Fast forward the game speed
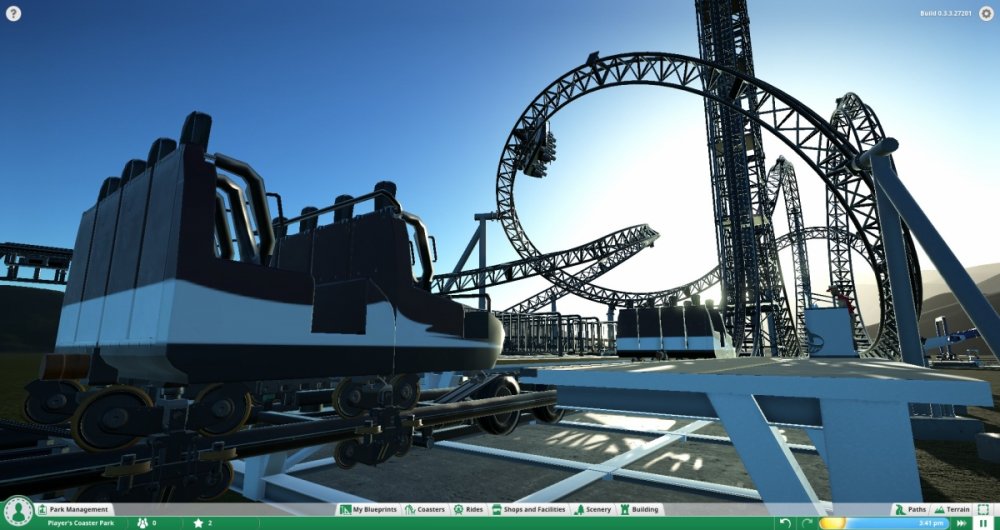The image size is (1000, 530). pos(961,523)
